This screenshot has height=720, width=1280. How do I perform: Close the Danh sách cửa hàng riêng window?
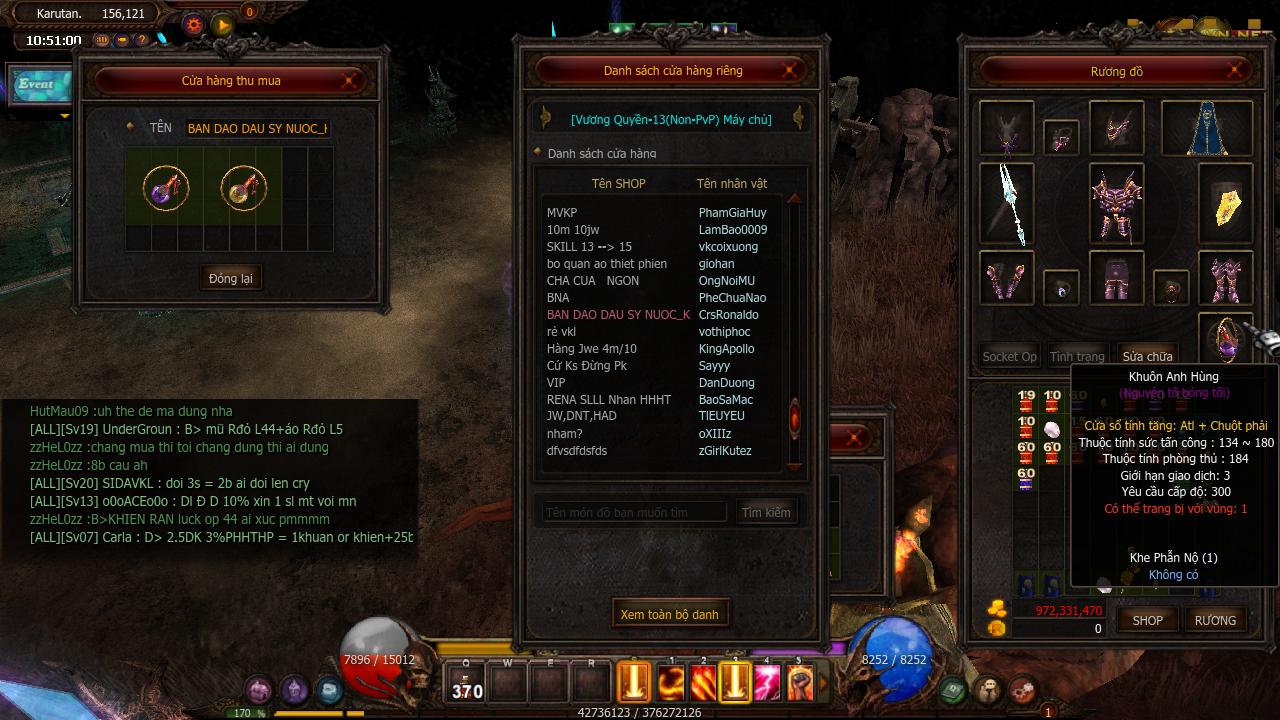pos(789,70)
